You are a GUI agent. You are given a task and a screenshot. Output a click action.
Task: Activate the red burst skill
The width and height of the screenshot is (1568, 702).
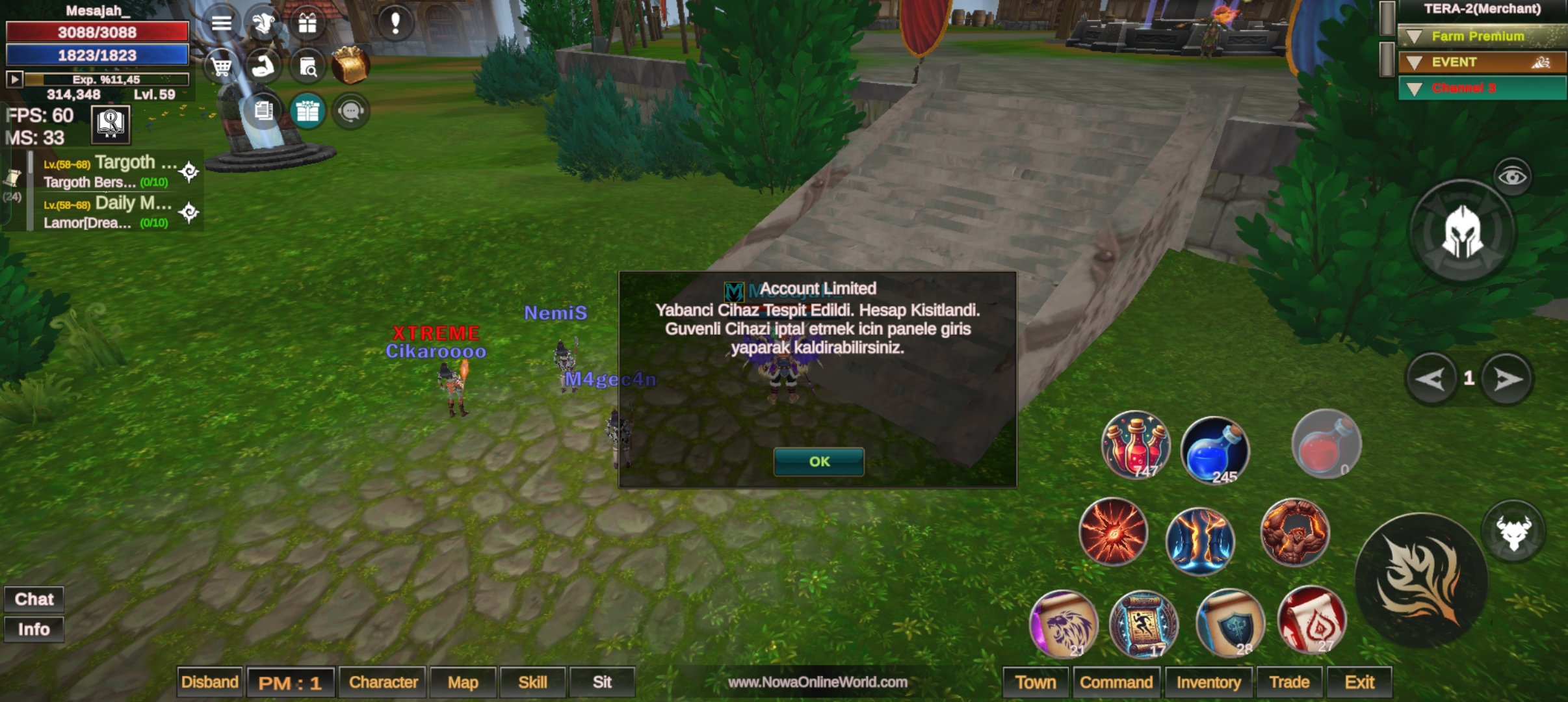tap(1113, 532)
